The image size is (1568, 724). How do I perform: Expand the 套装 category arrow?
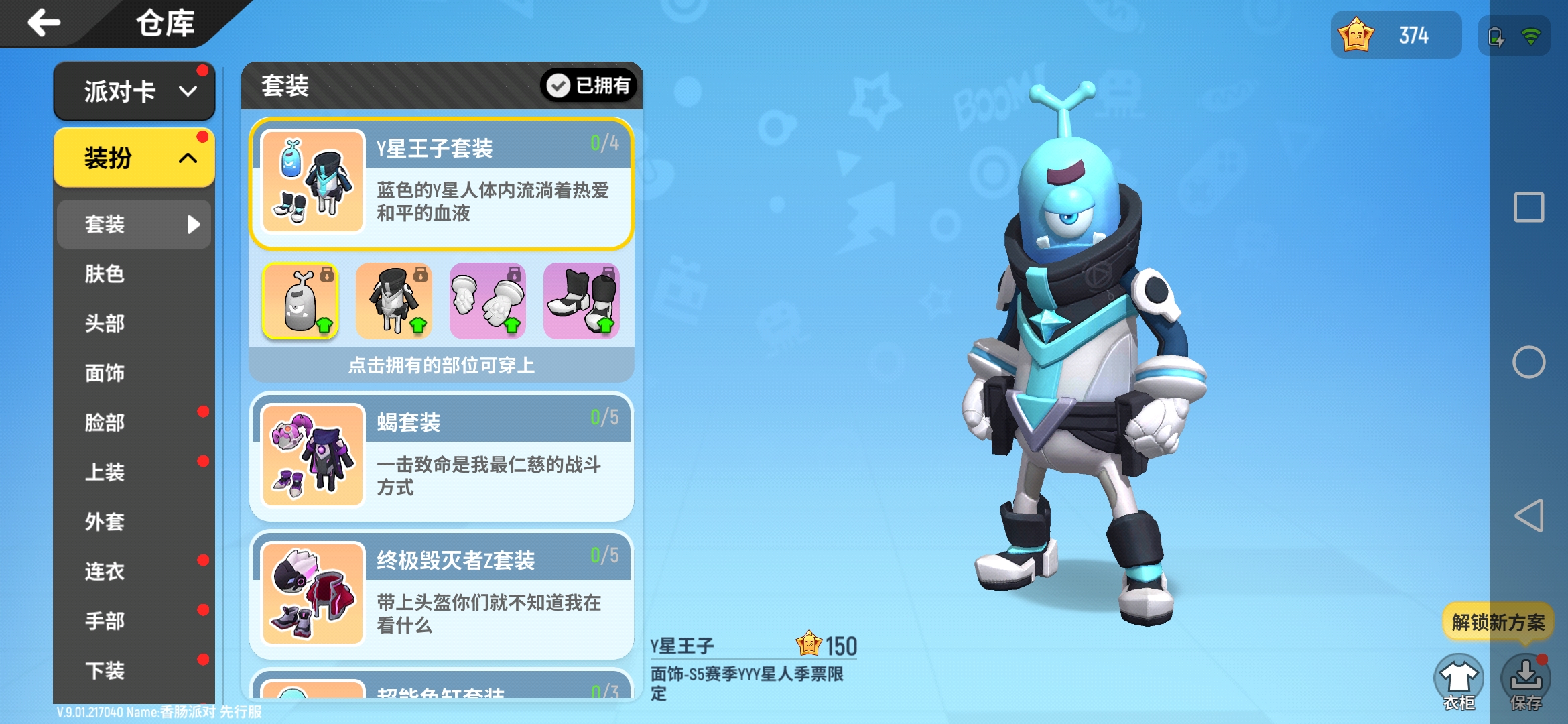[194, 225]
